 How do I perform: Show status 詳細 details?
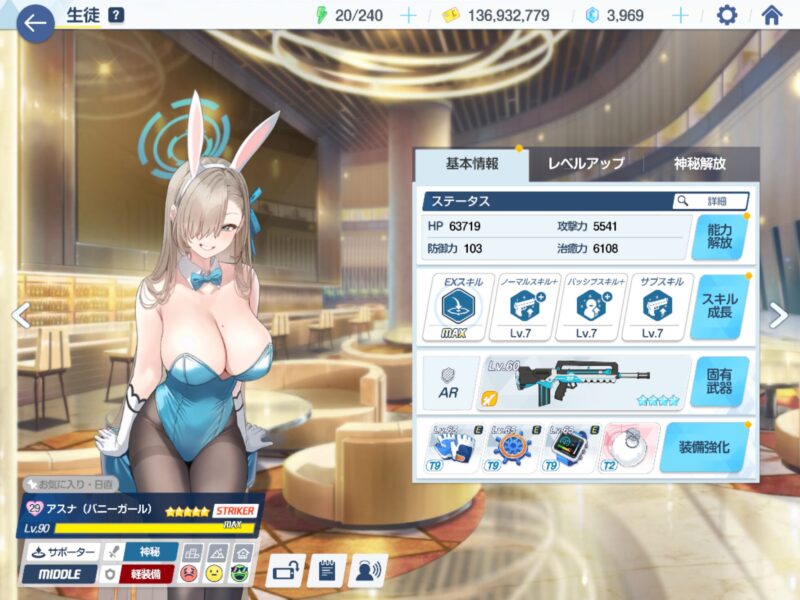click(x=711, y=201)
